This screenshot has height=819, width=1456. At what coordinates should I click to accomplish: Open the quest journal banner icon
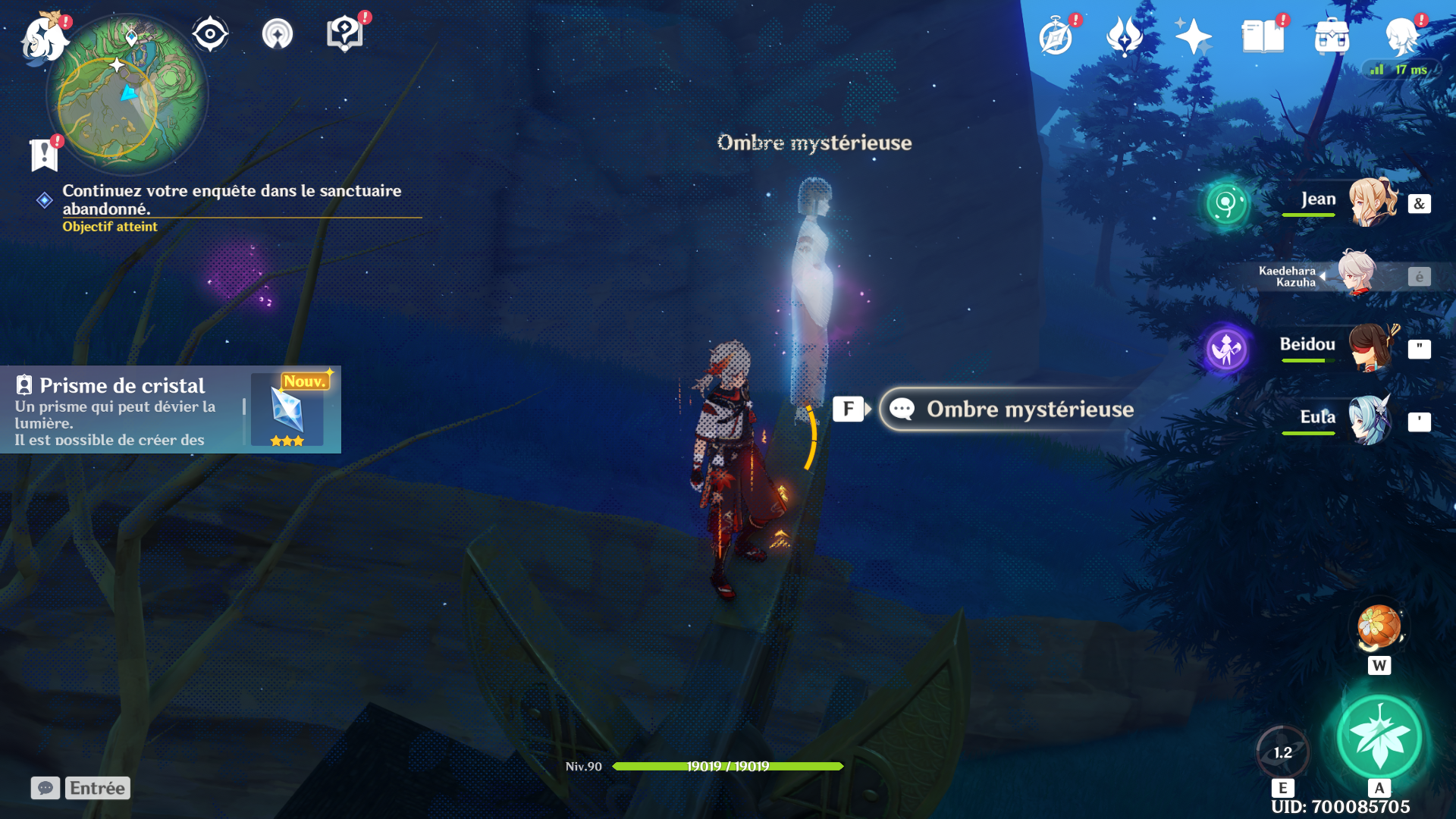(44, 155)
